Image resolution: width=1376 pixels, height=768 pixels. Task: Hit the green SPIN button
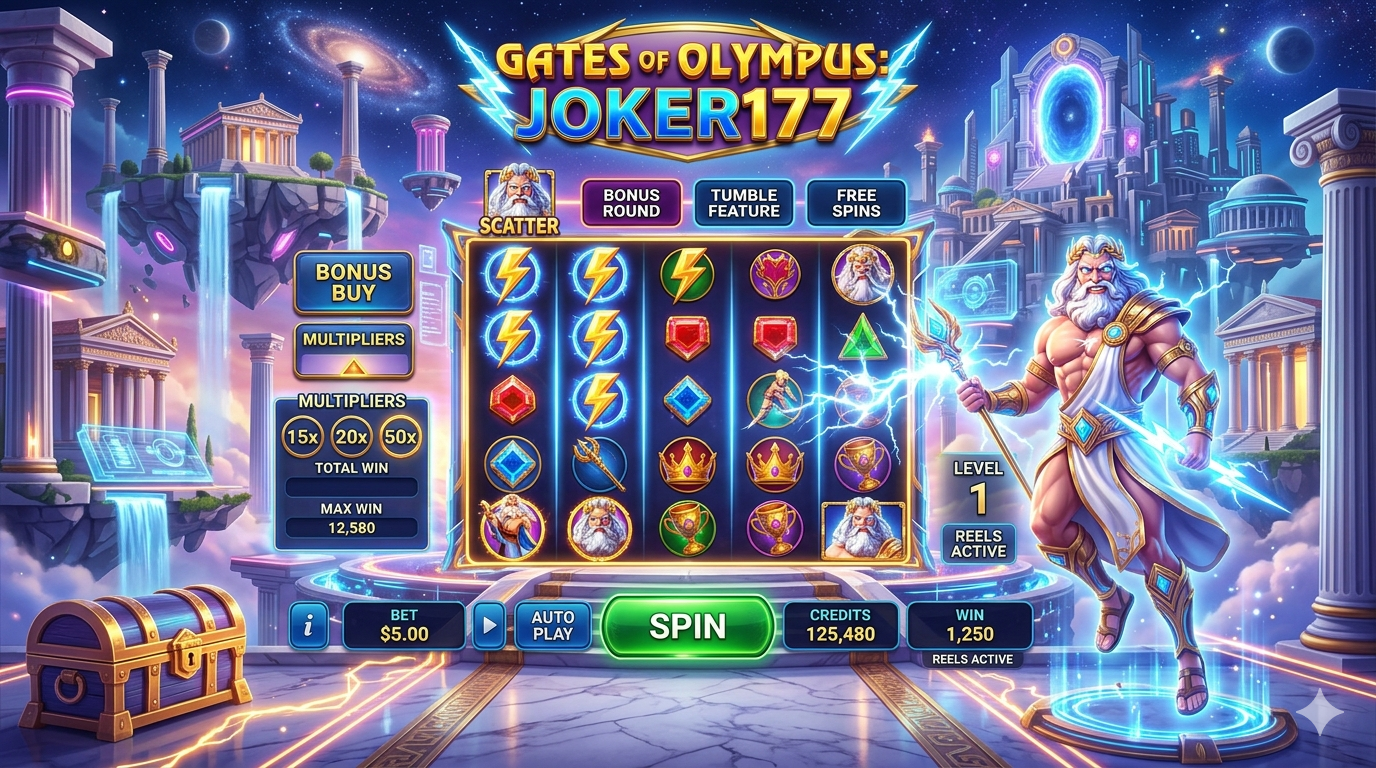click(687, 627)
